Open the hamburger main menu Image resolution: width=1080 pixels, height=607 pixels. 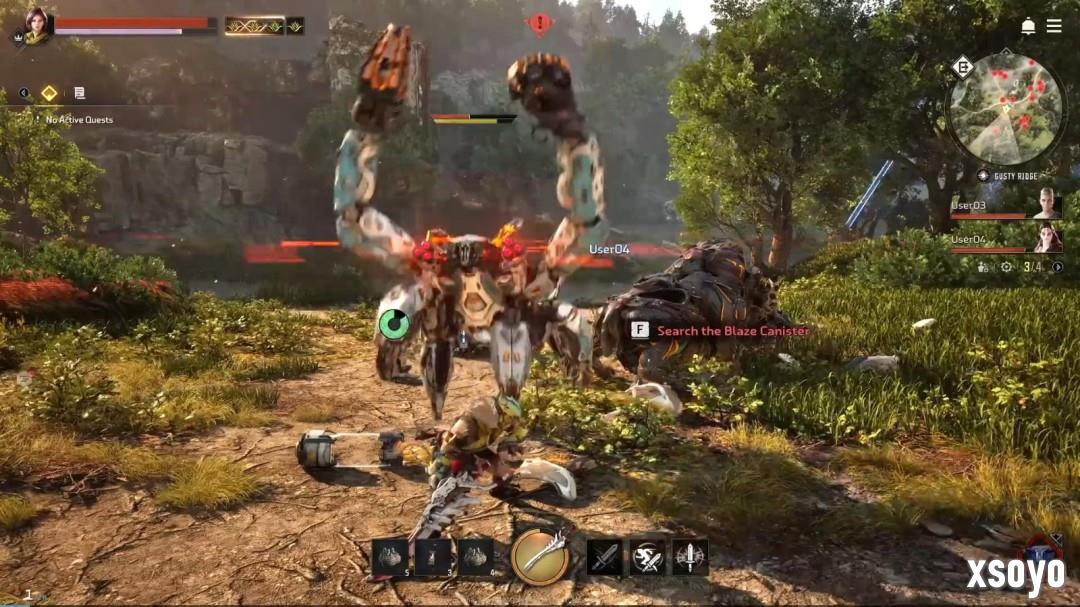1054,26
